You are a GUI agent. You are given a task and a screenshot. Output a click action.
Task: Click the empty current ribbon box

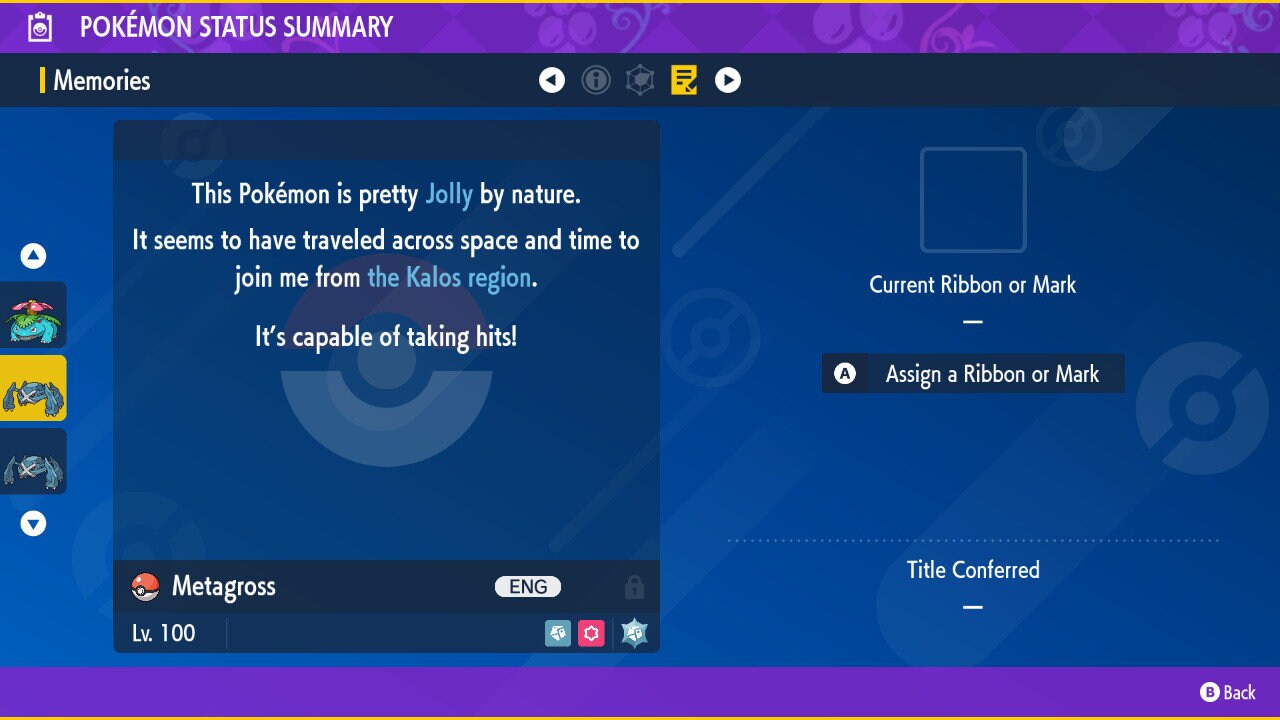[973, 200]
